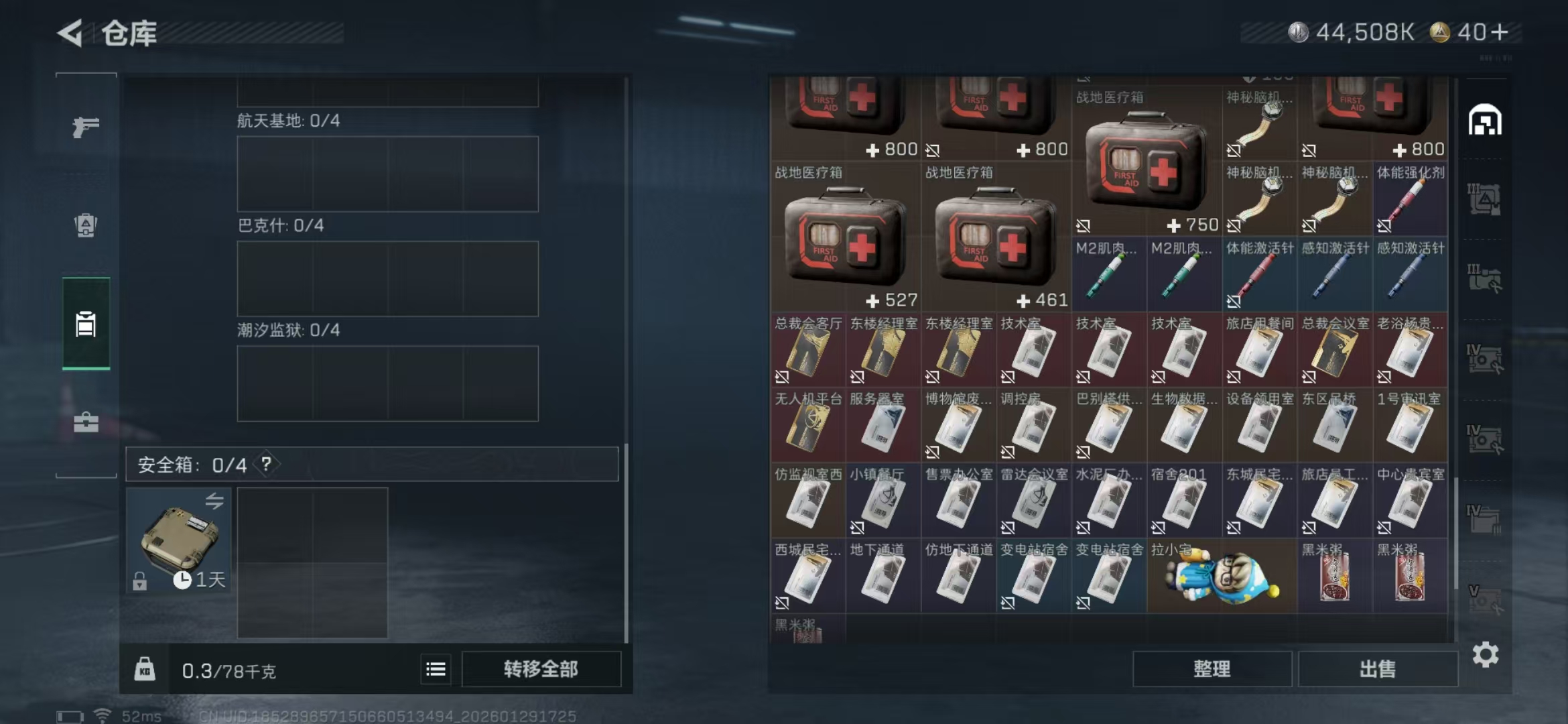Toggle the list view icon
This screenshot has height=724, width=1568.
point(436,669)
